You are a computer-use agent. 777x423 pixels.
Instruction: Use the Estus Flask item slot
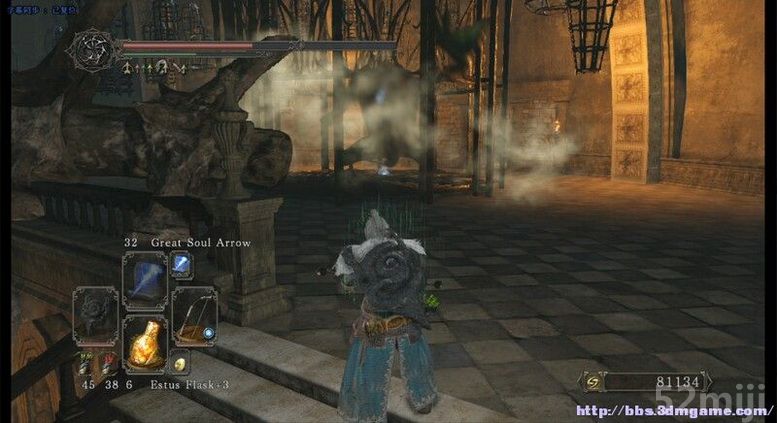145,343
